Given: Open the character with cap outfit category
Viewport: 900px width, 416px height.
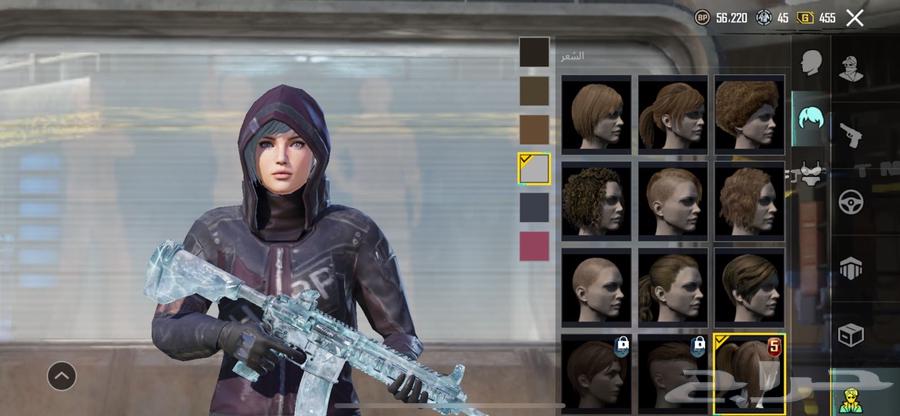Looking at the screenshot, I should (x=852, y=68).
